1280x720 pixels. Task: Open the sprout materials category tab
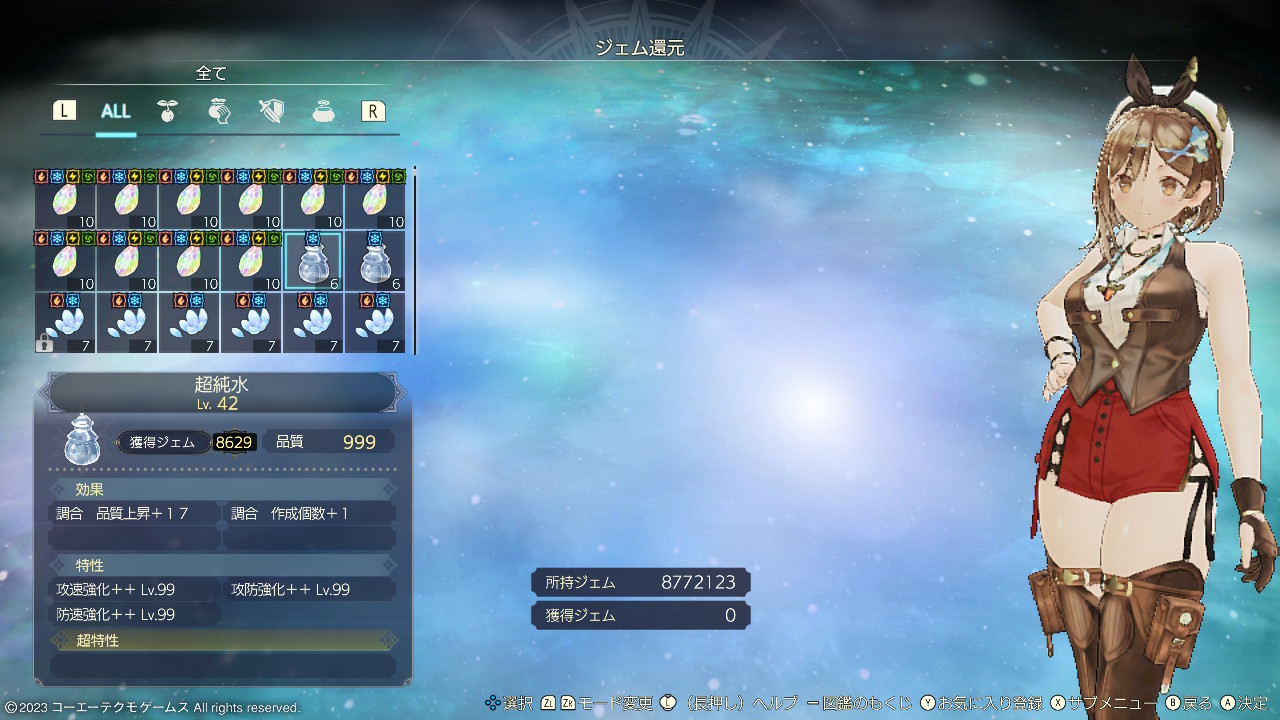coord(167,111)
